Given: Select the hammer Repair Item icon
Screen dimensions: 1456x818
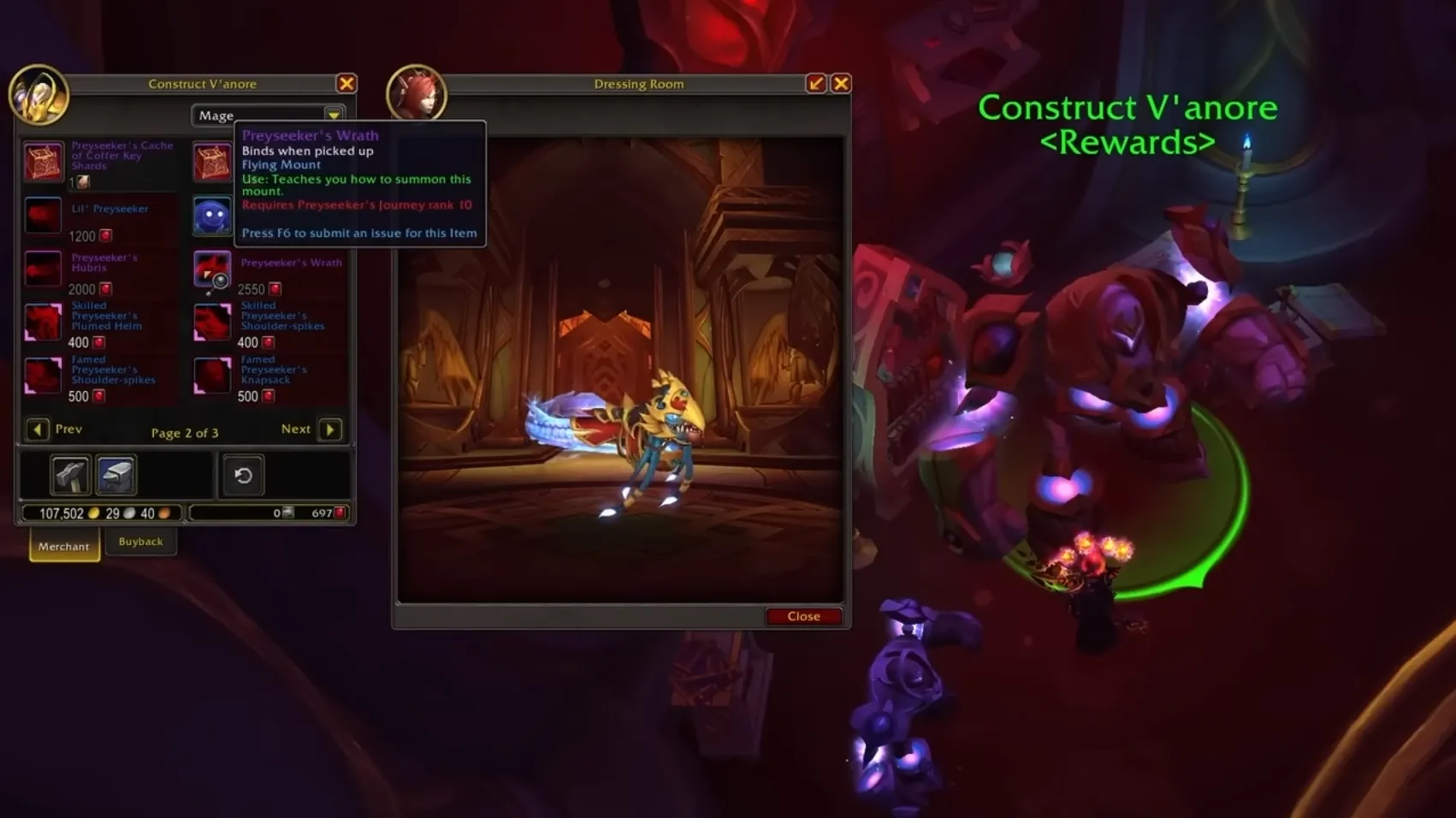Looking at the screenshot, I should [70, 475].
